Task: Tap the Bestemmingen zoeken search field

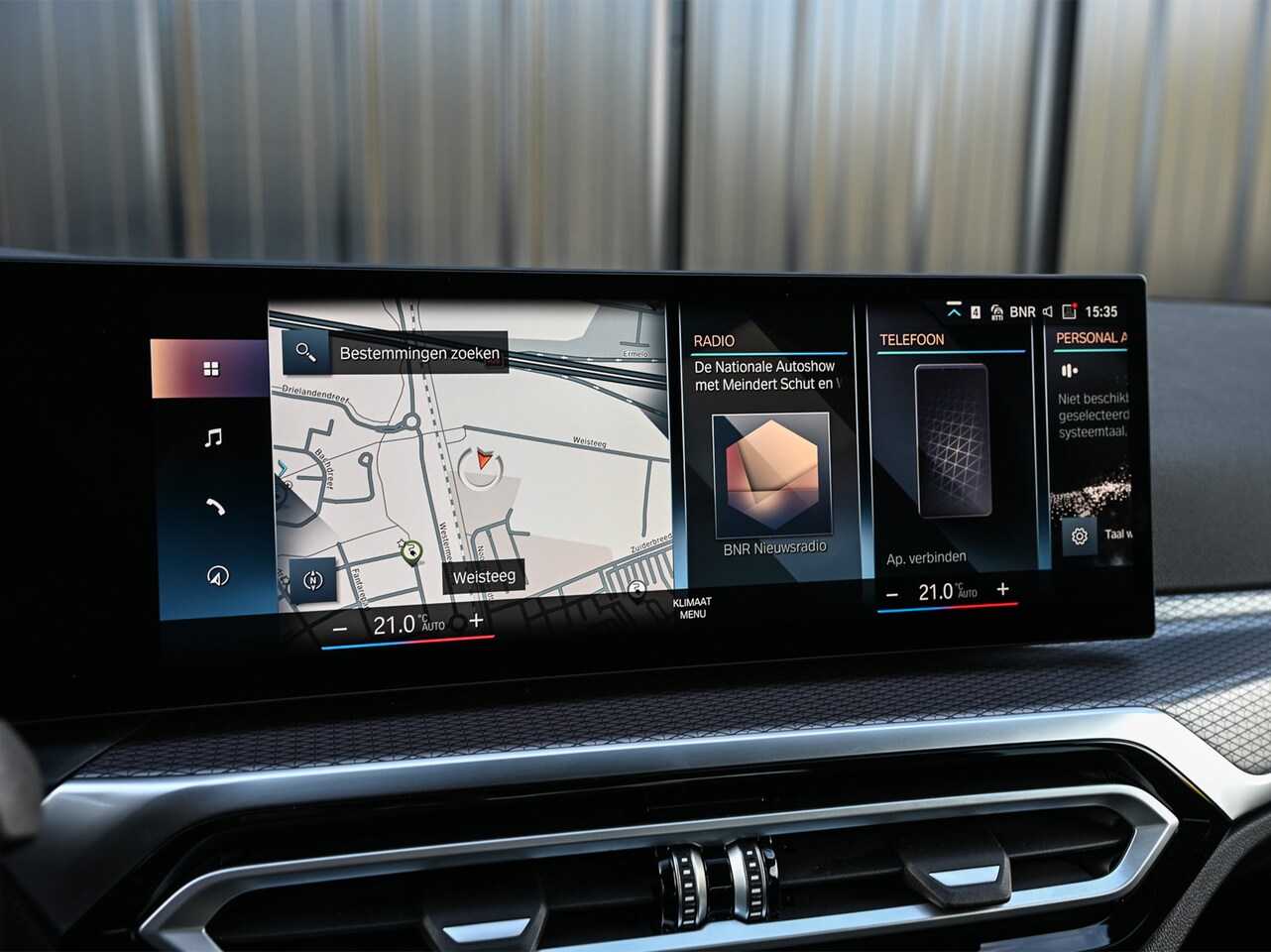Action: 417,353
